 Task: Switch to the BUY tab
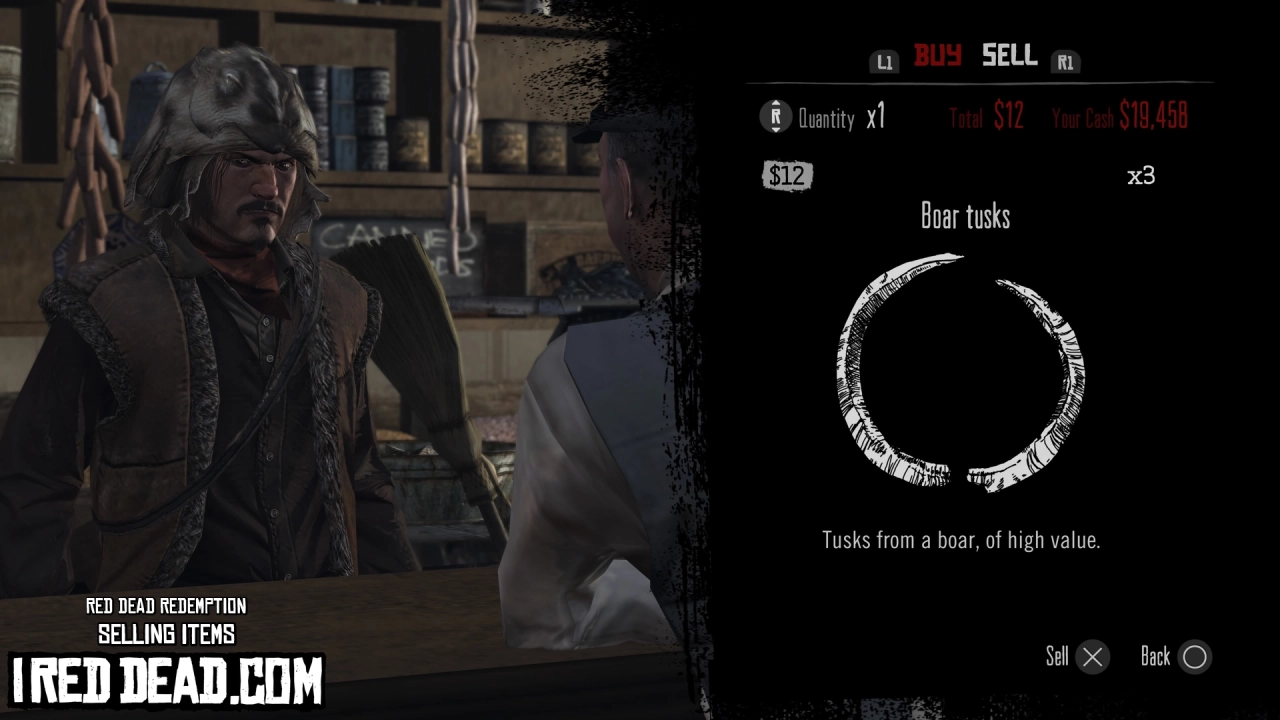[x=936, y=56]
